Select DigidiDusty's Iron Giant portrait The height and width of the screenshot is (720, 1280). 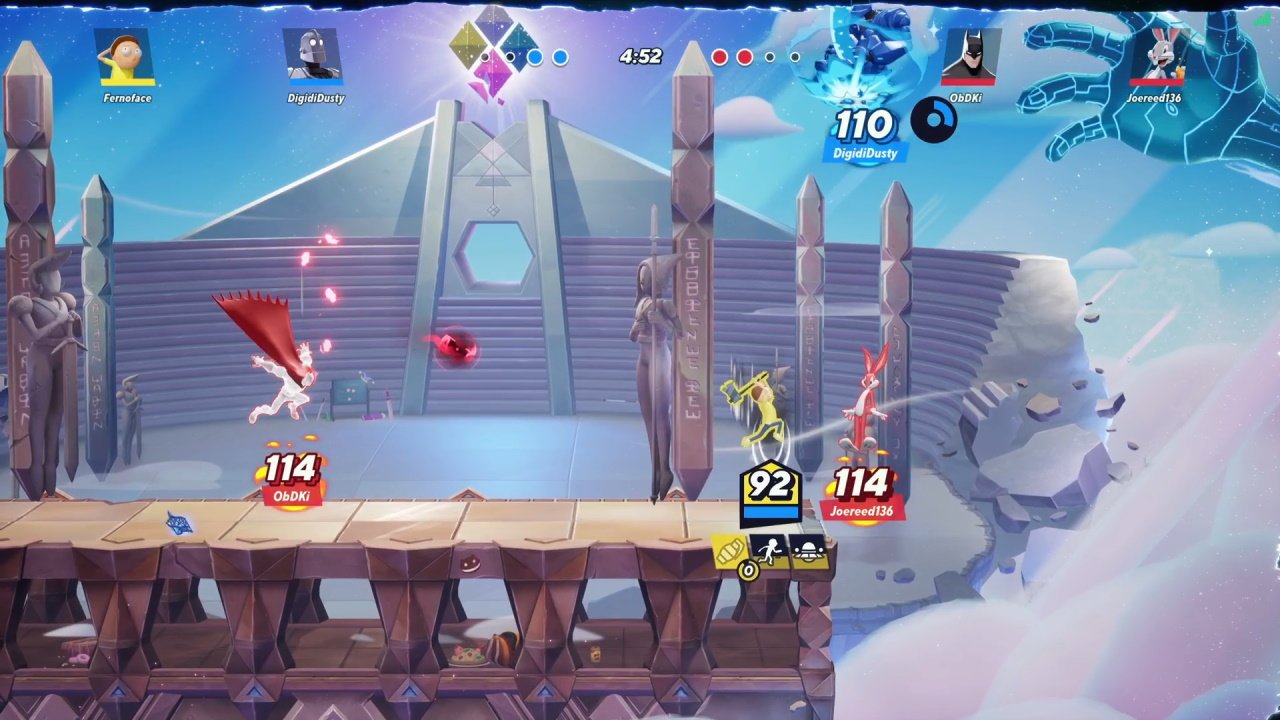pos(312,55)
